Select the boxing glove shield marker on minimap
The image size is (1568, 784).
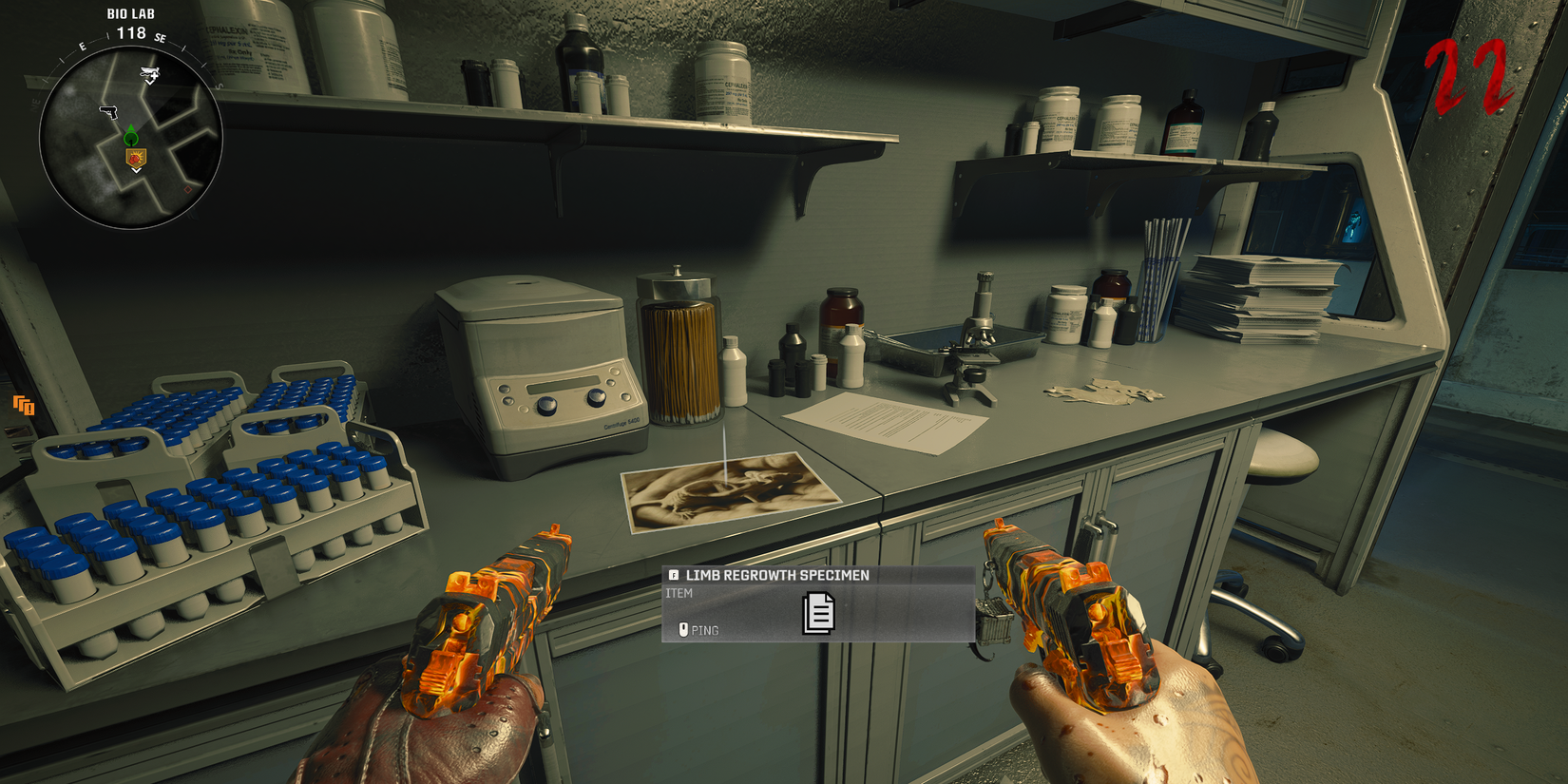point(136,158)
